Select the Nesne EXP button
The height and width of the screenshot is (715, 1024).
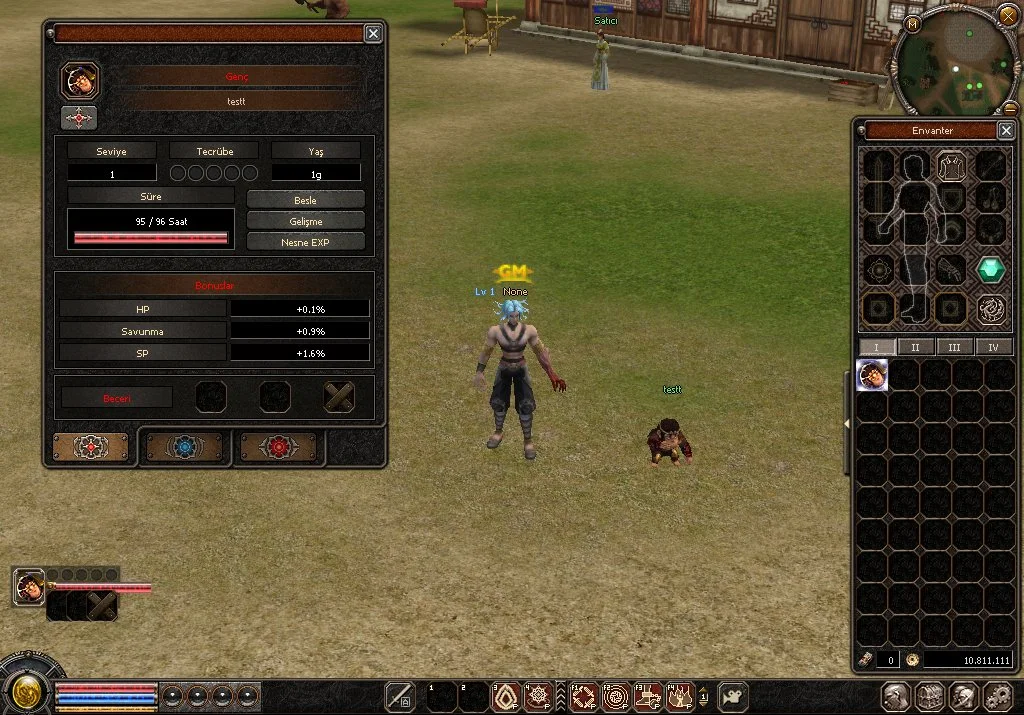305,242
